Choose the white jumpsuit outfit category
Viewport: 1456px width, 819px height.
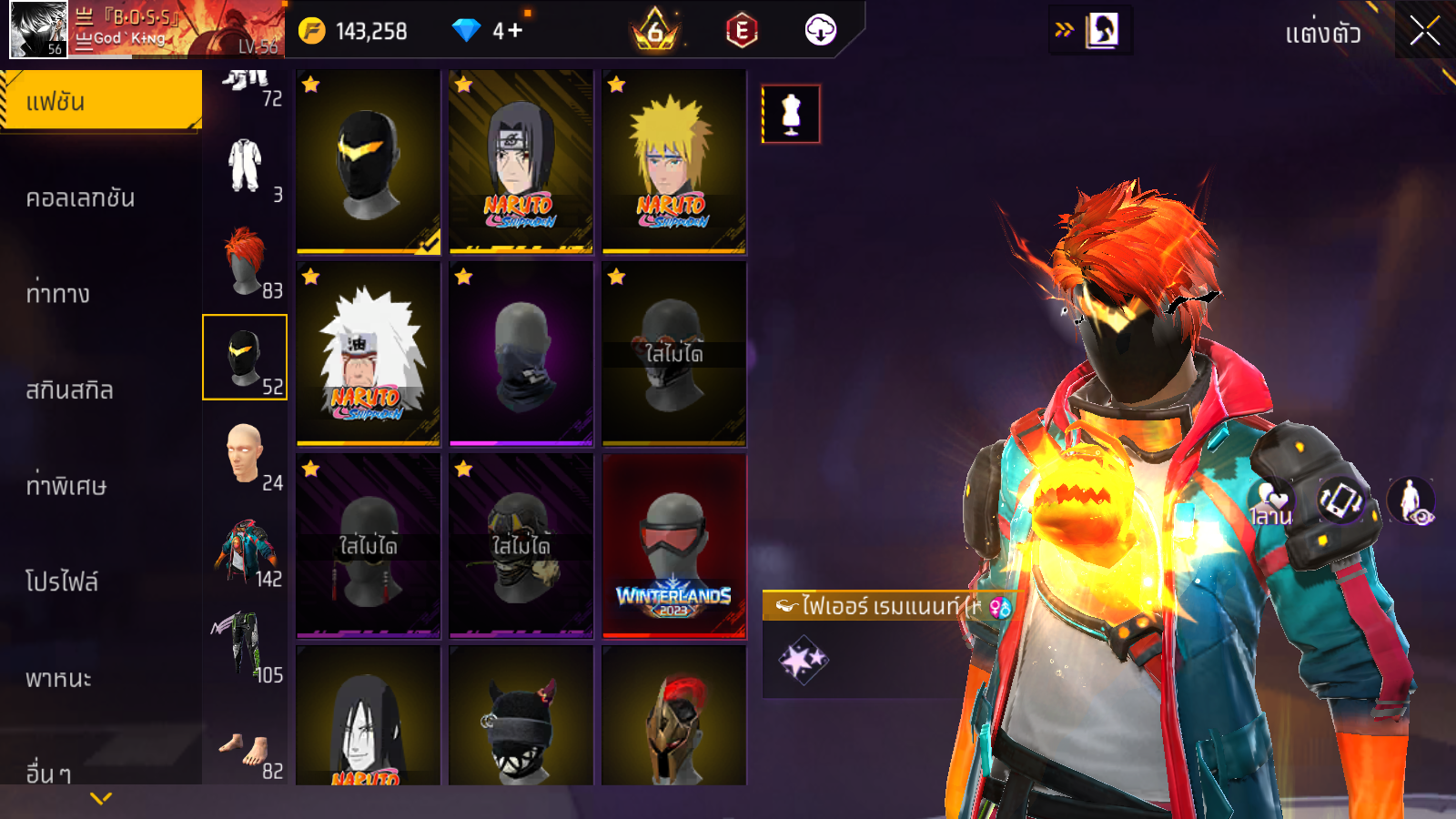245,167
